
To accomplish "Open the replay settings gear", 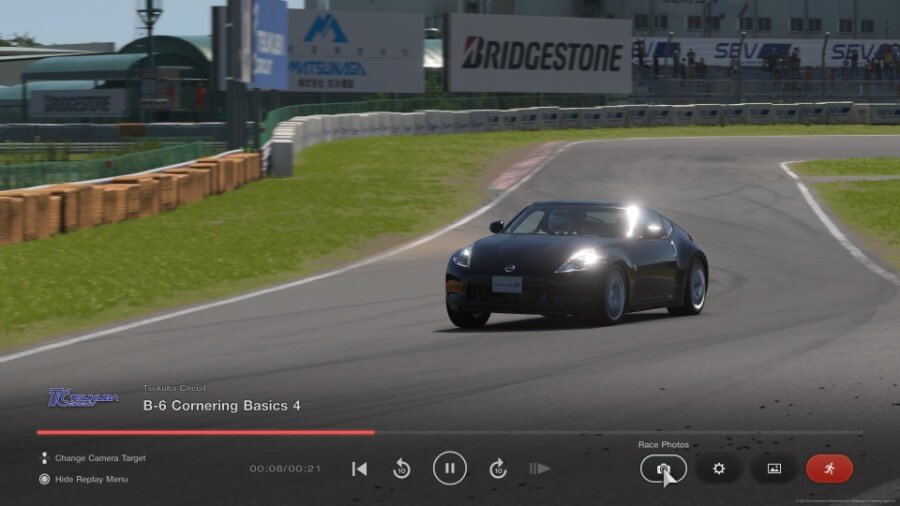I will [718, 468].
